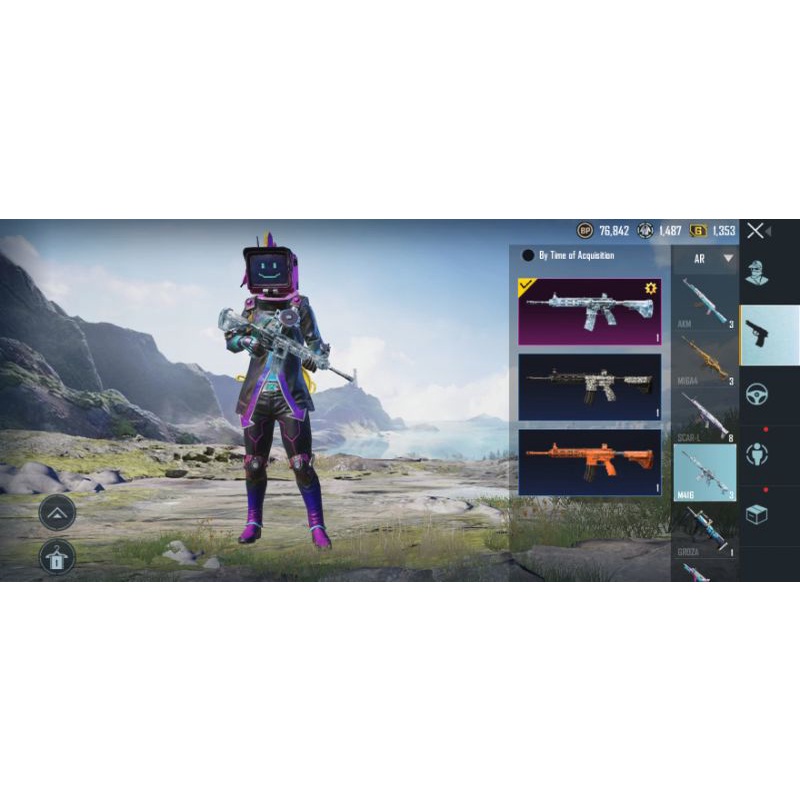Choose SCAR-L from the weapon list
This screenshot has height=800, width=800.
(x=705, y=414)
